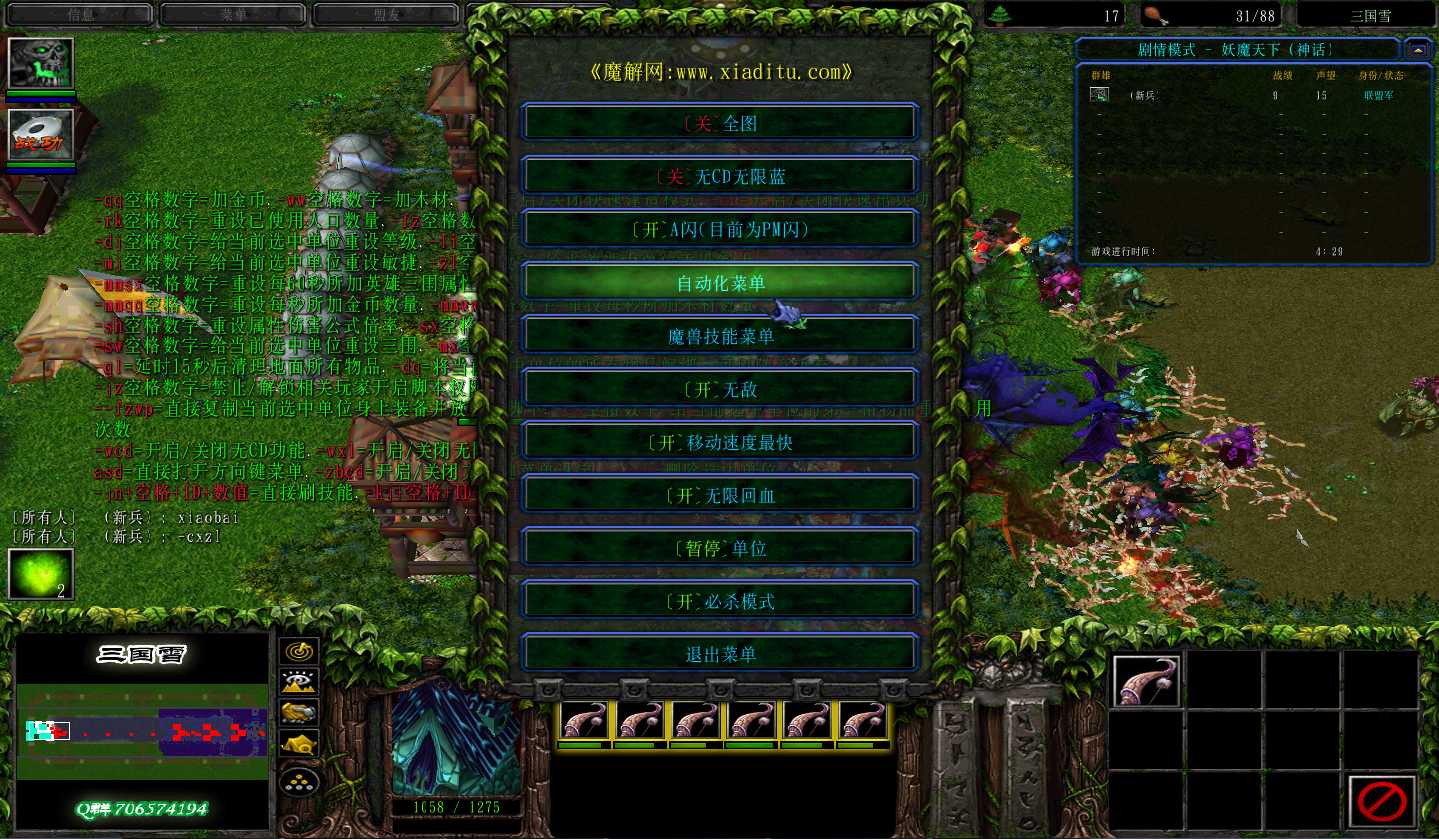1439x839 pixels.
Task: Click the red cancel icon in command card
Action: [x=1382, y=800]
